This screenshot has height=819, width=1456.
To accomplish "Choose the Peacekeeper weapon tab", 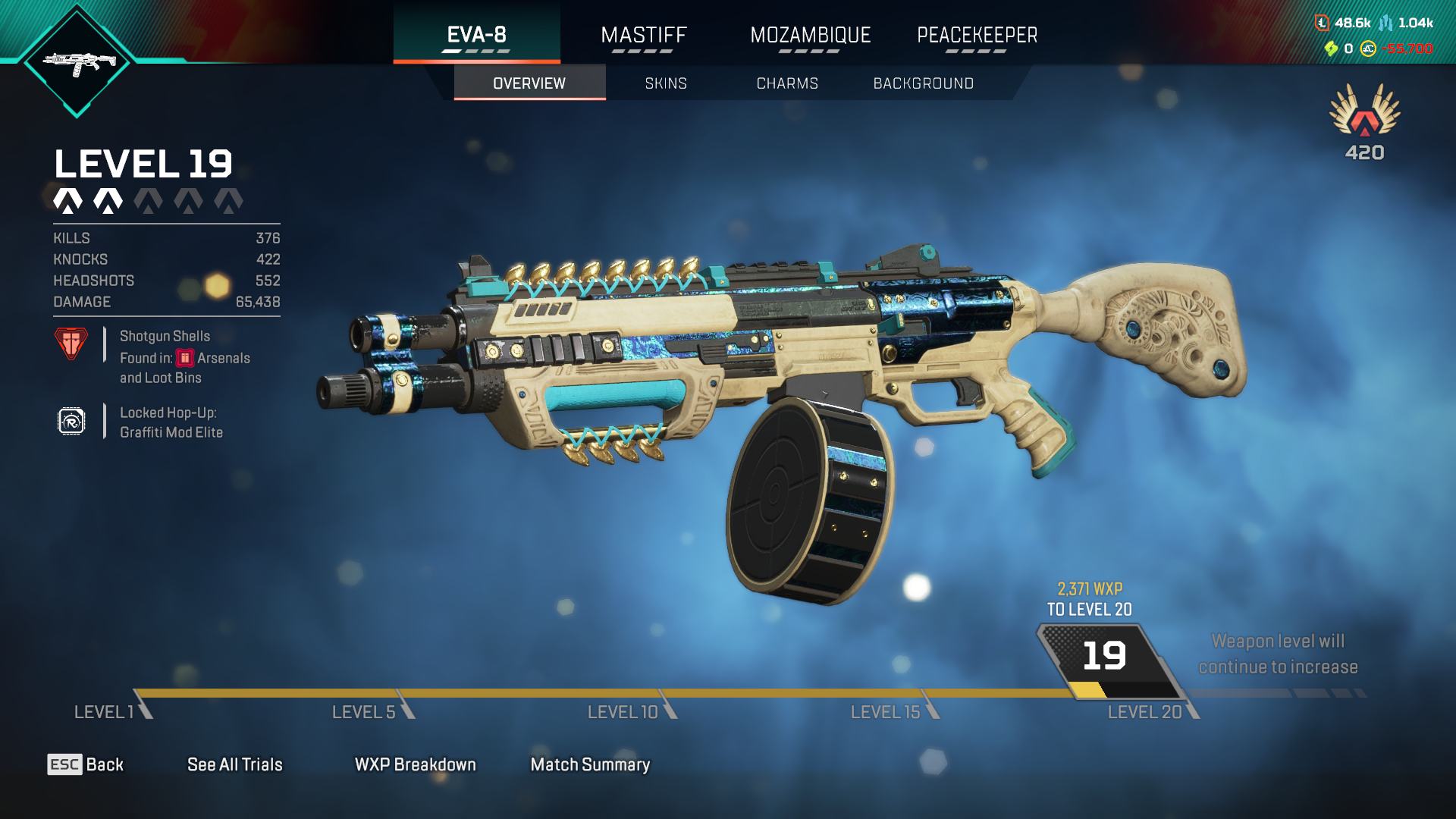I will click(977, 35).
